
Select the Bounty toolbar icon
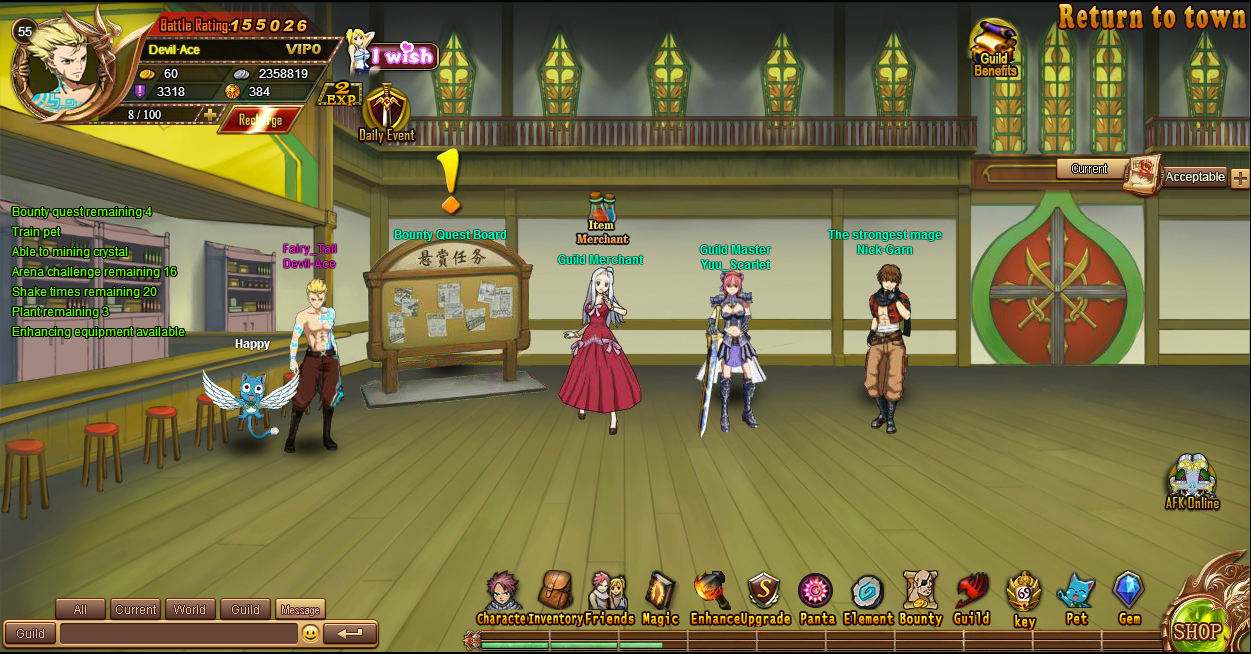pos(920,599)
